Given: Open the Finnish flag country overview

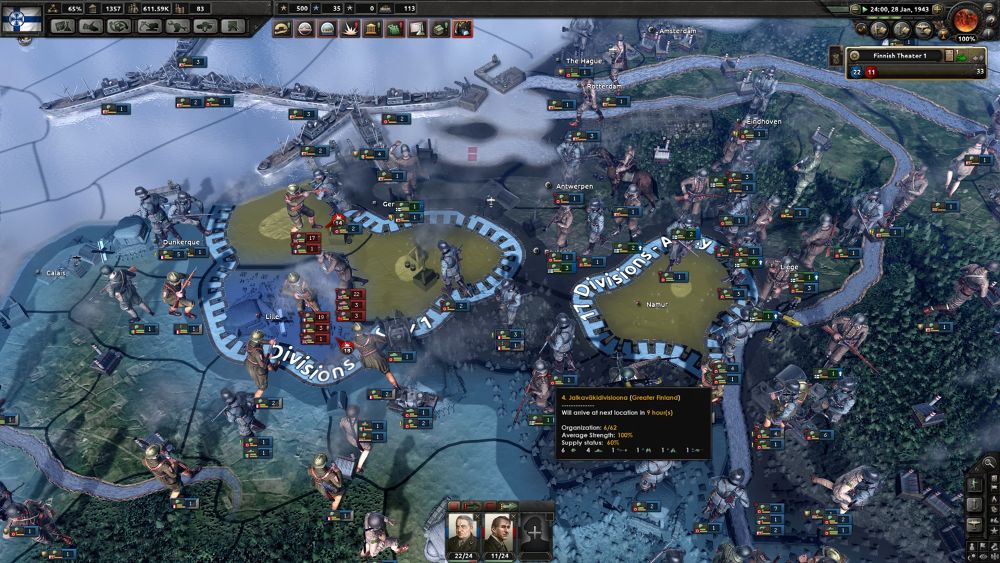Looking at the screenshot, I should tap(20, 17).
